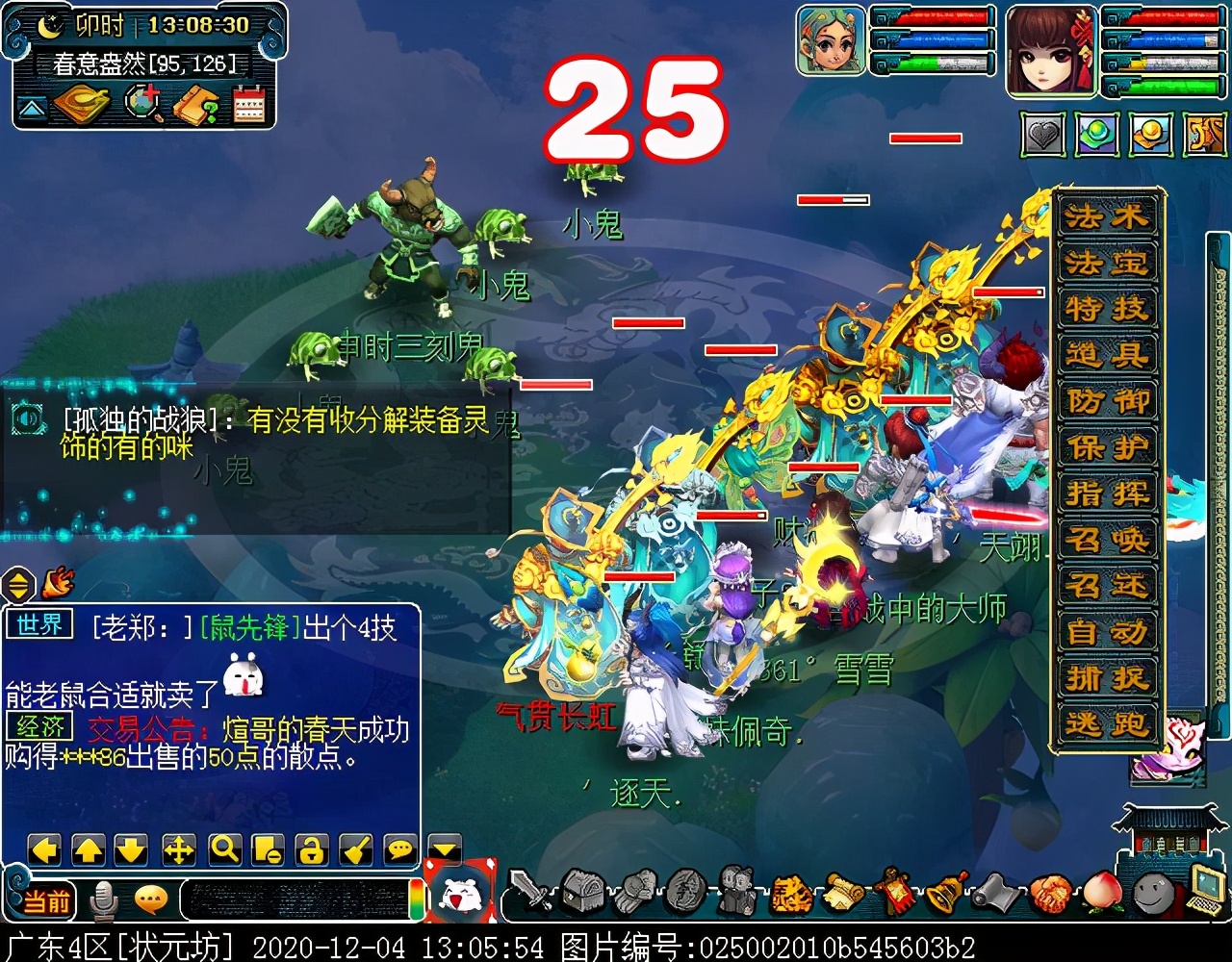Switch to the 当前 chat channel
The image size is (1232, 962).
tap(46, 901)
